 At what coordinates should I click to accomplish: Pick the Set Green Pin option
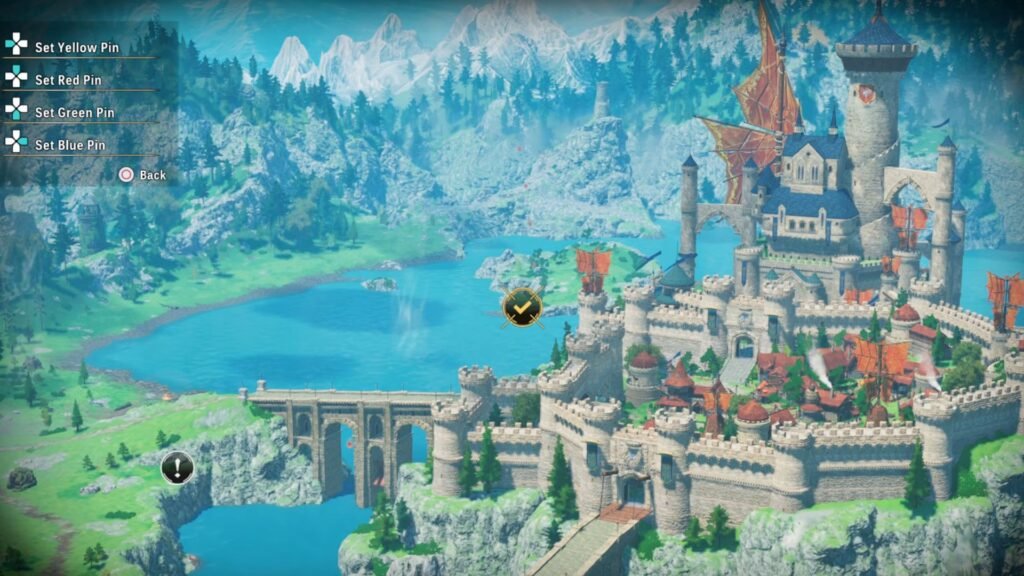click(74, 113)
